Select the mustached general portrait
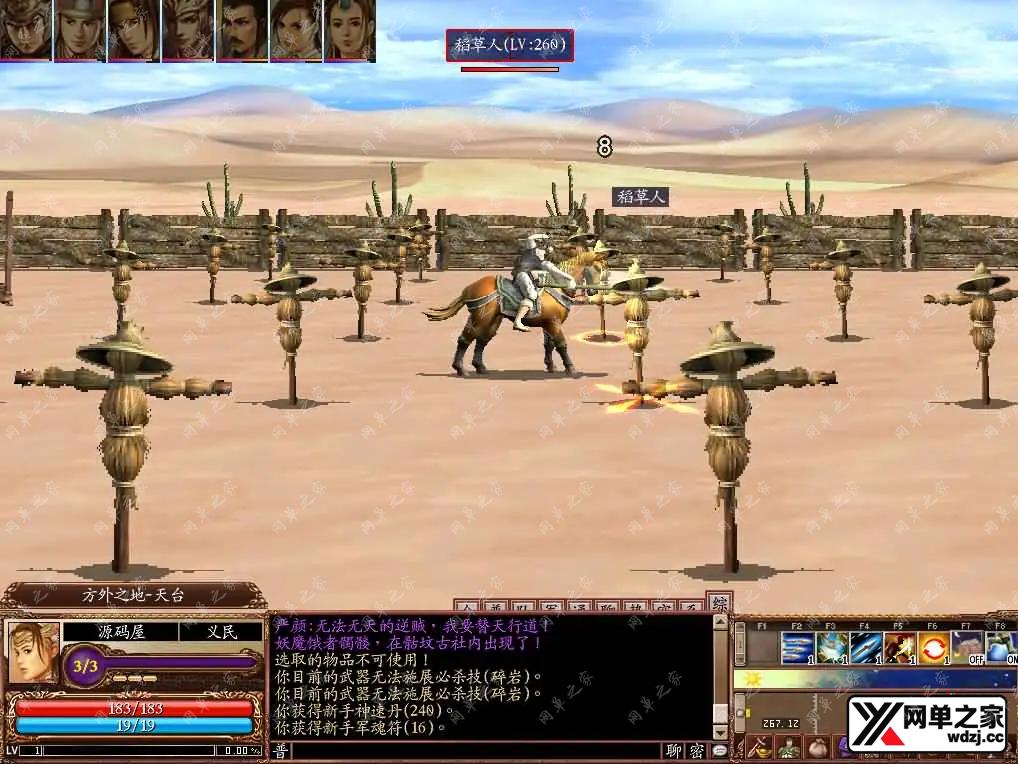 (x=241, y=30)
